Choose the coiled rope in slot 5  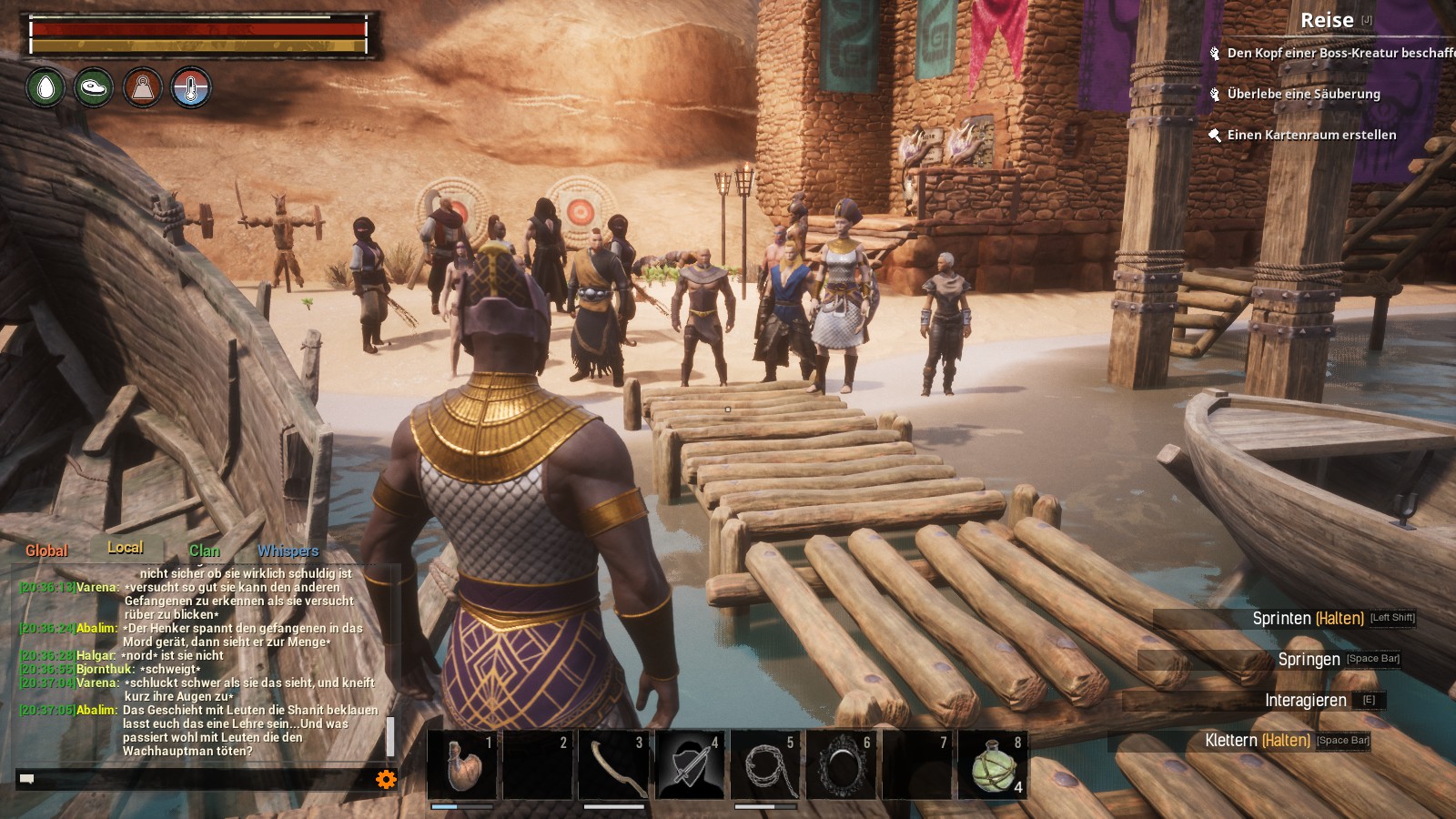765,764
